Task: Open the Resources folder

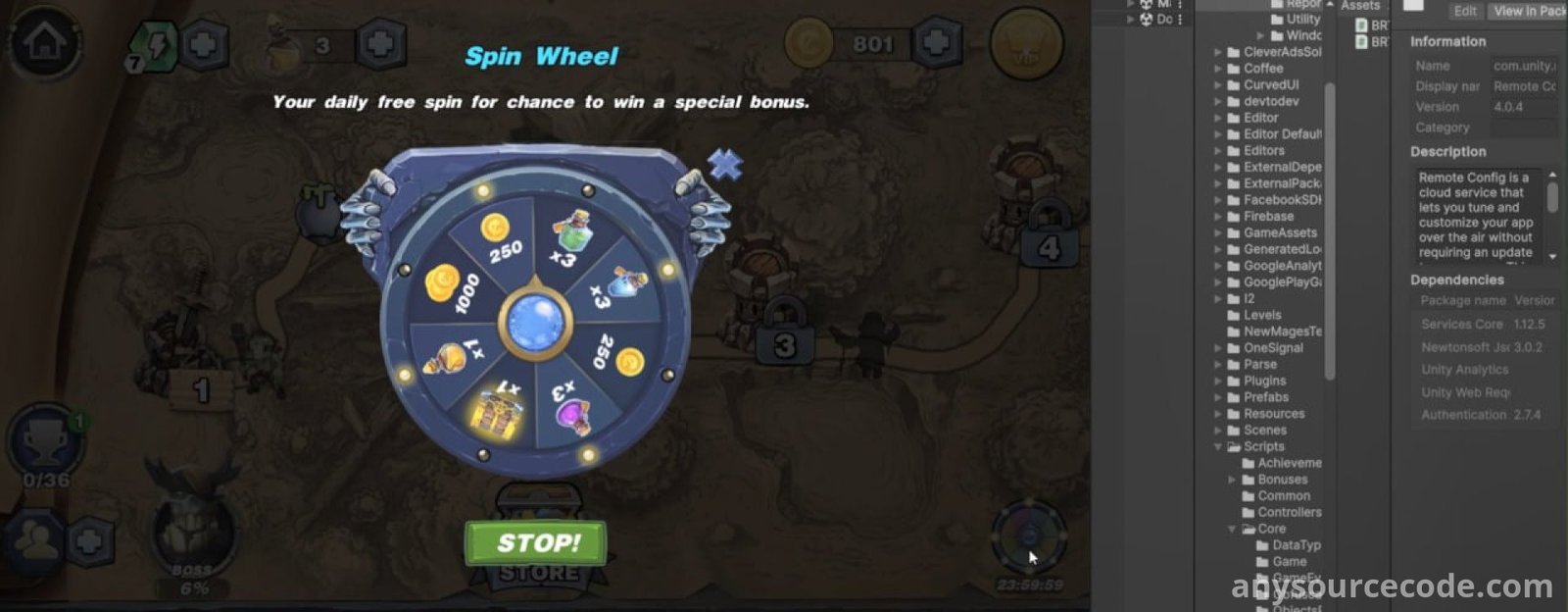Action: pos(1274,414)
